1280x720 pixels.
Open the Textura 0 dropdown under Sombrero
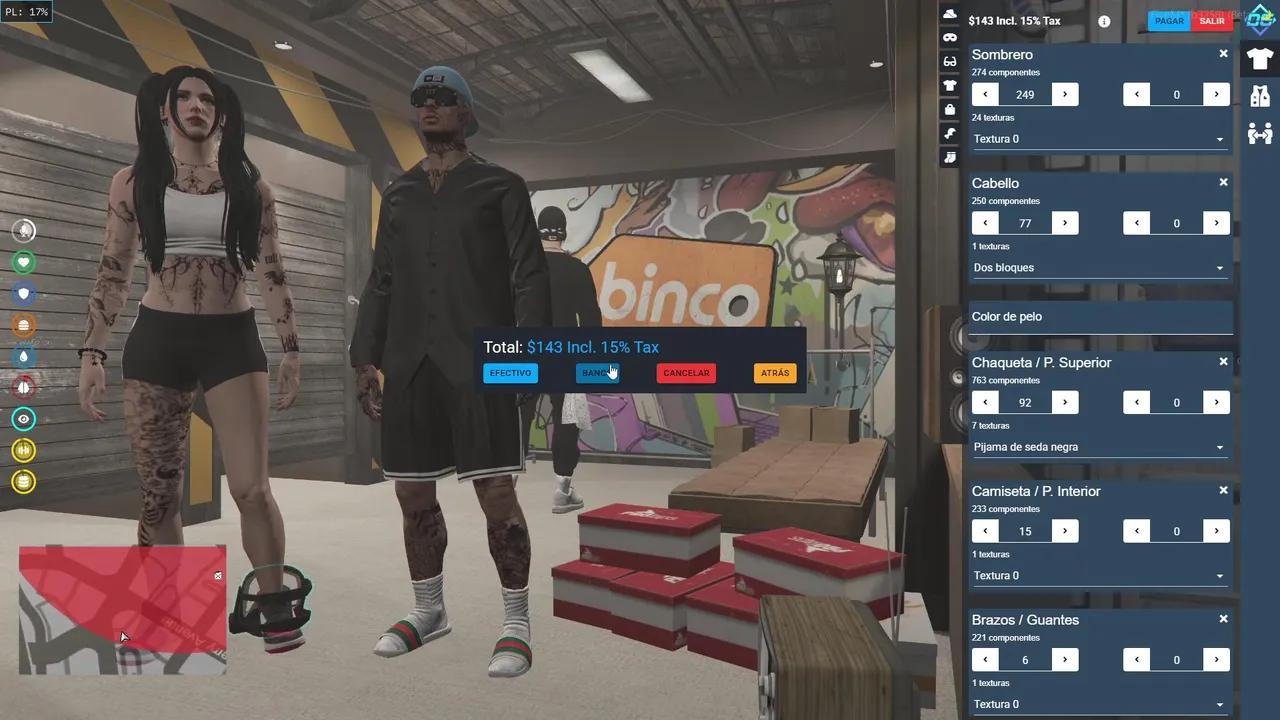pyautogui.click(x=1100, y=138)
